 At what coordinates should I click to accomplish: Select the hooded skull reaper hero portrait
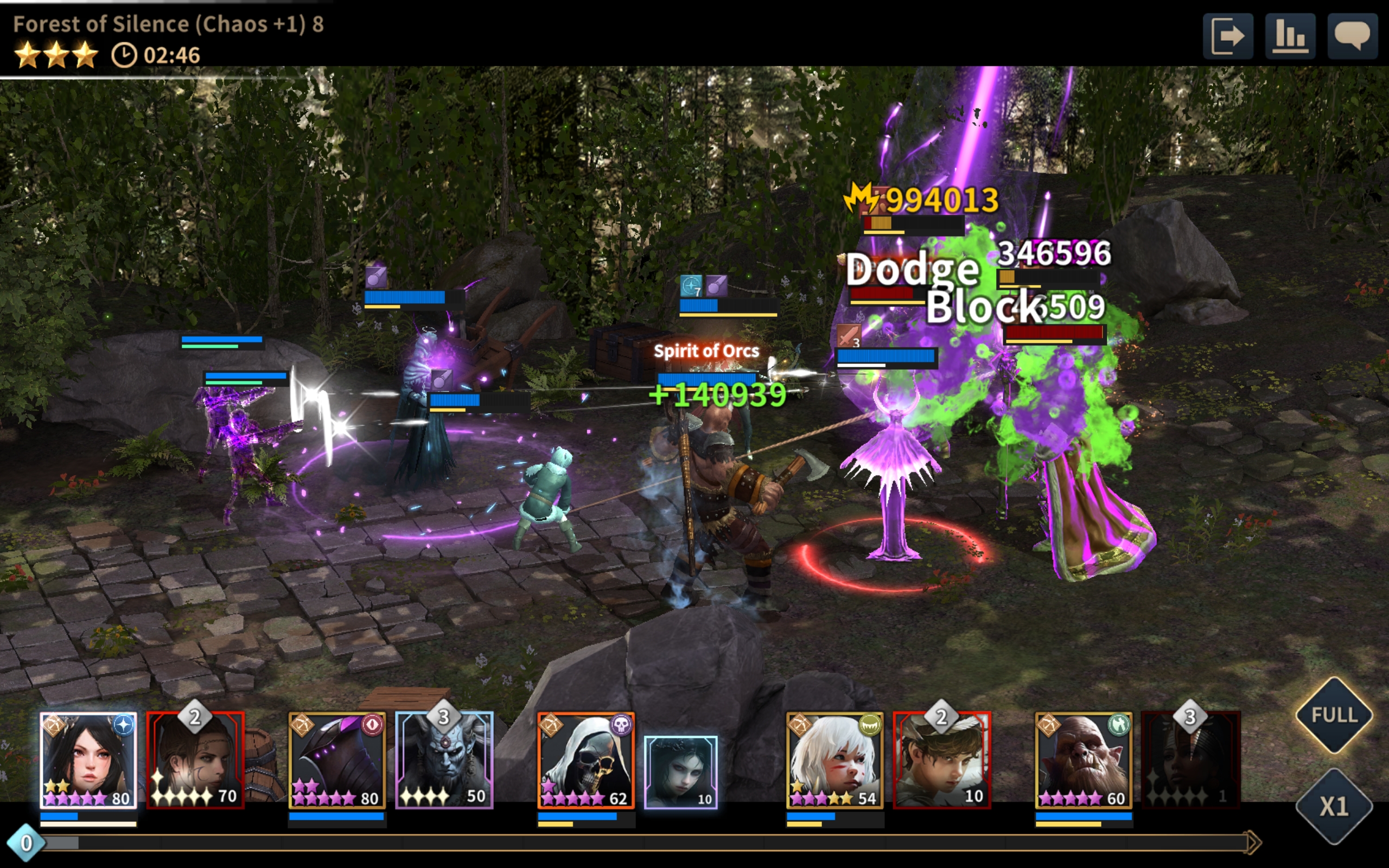click(585, 760)
